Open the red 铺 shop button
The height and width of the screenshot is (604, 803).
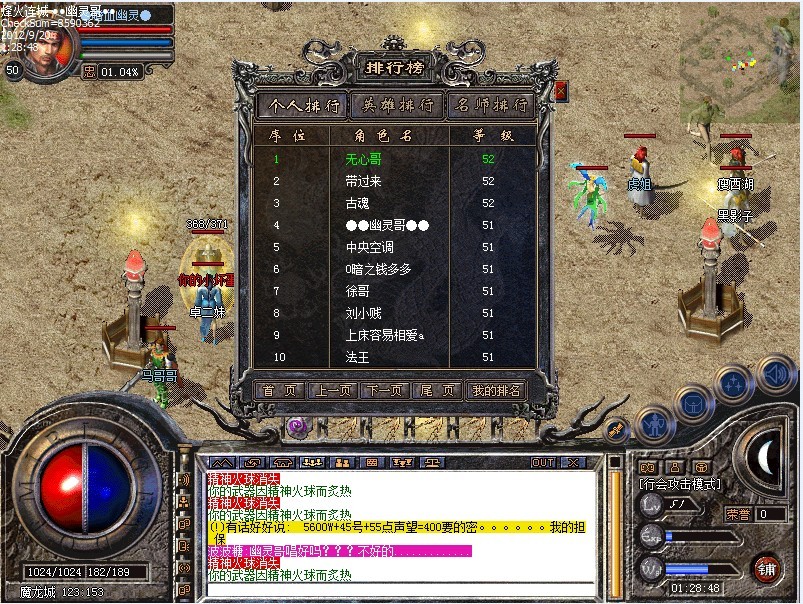coord(768,568)
